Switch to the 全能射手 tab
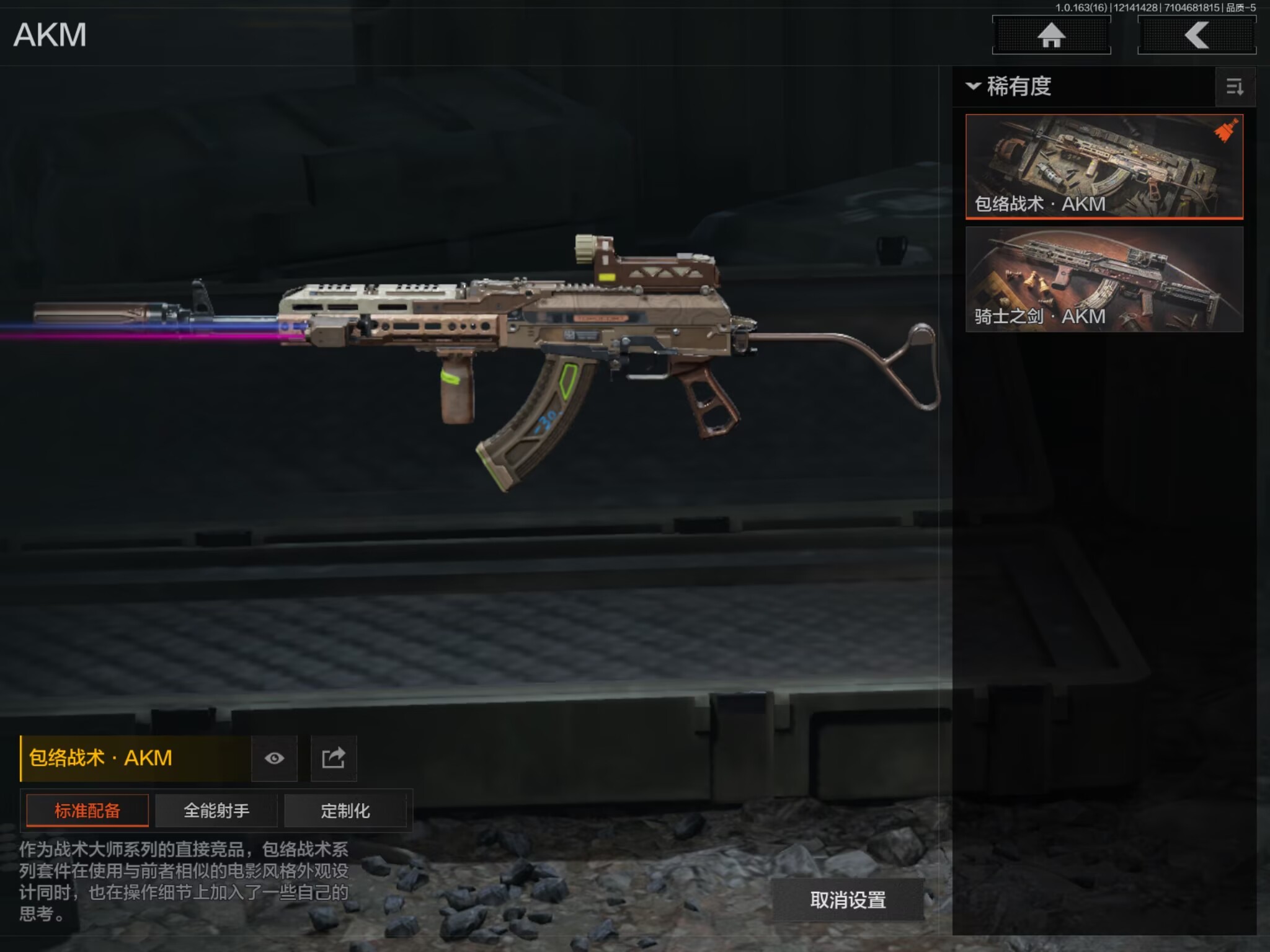Image resolution: width=1270 pixels, height=952 pixels. click(216, 811)
